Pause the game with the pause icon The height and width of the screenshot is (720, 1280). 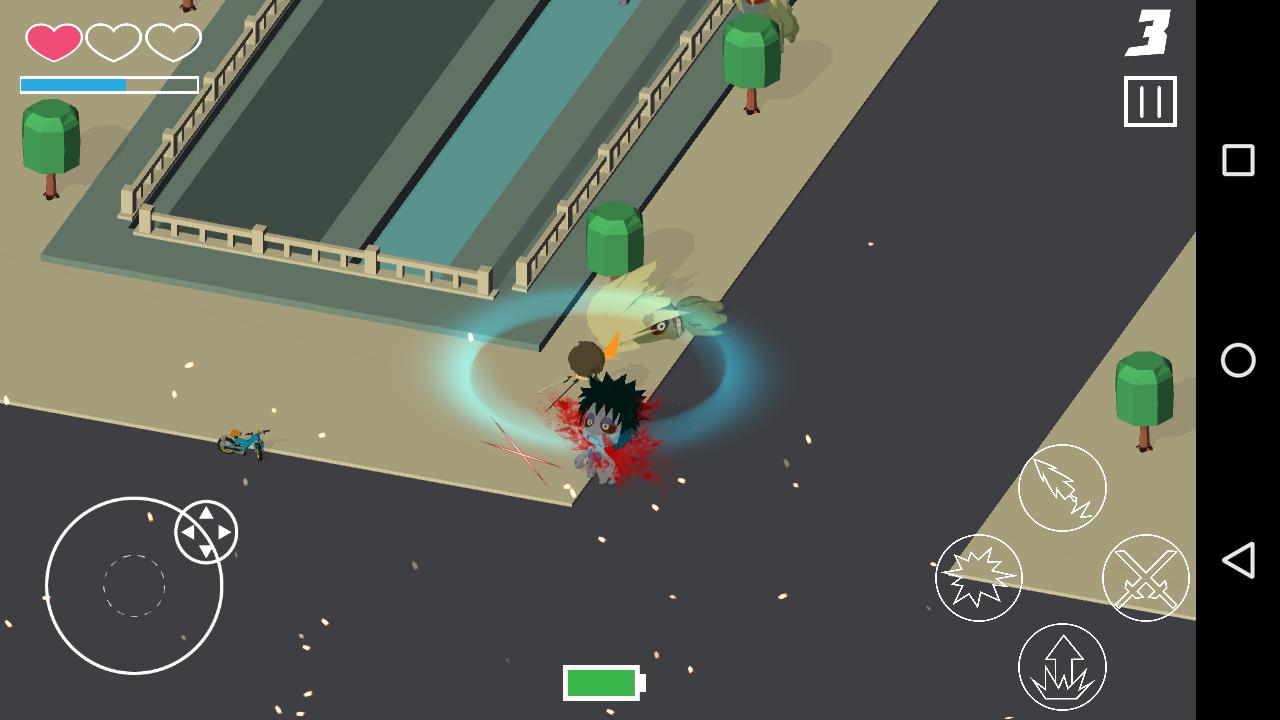coord(1152,100)
